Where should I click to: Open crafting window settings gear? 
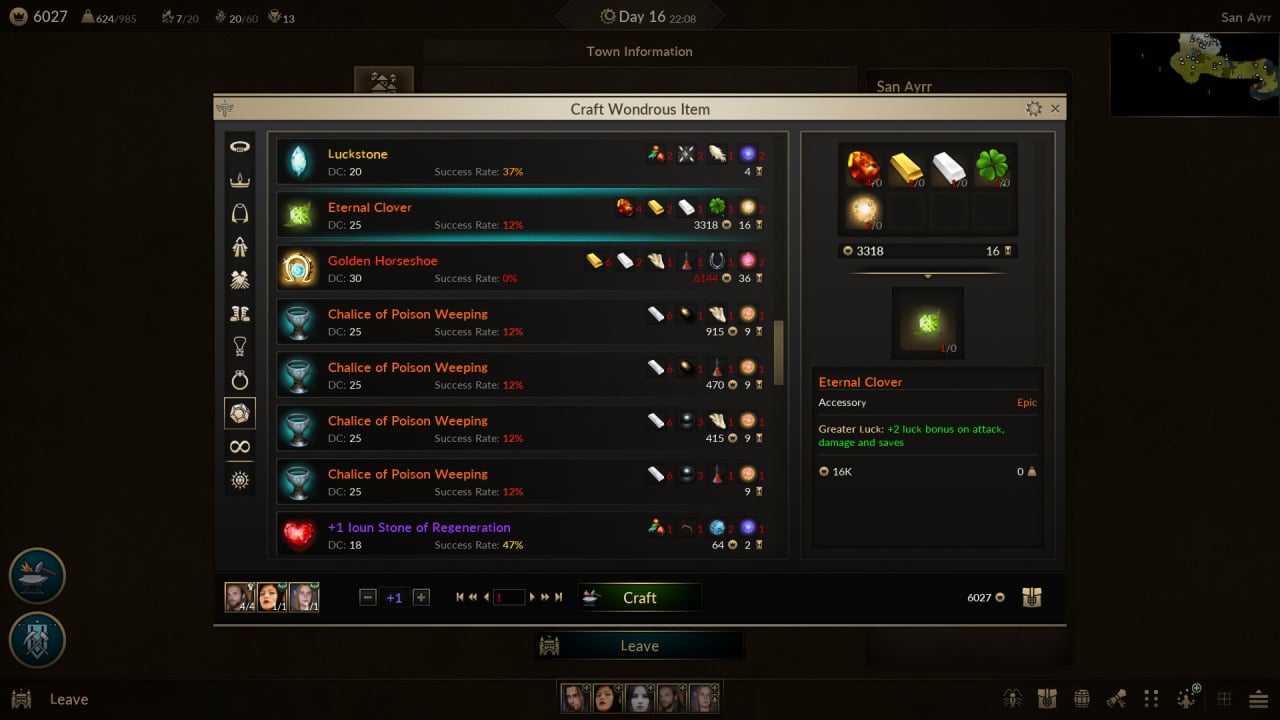(x=1034, y=109)
